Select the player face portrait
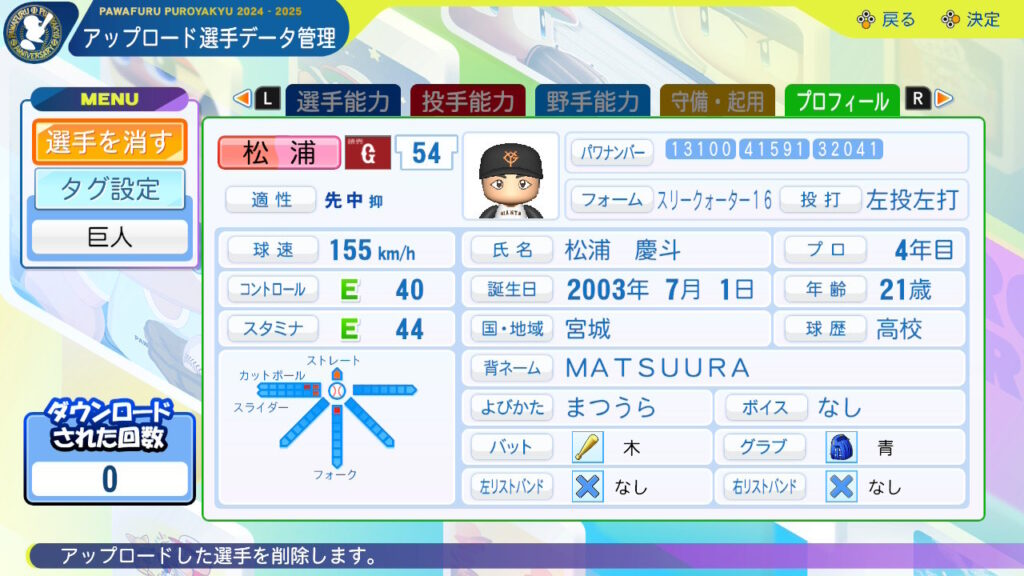This screenshot has height=576, width=1024. [x=510, y=177]
